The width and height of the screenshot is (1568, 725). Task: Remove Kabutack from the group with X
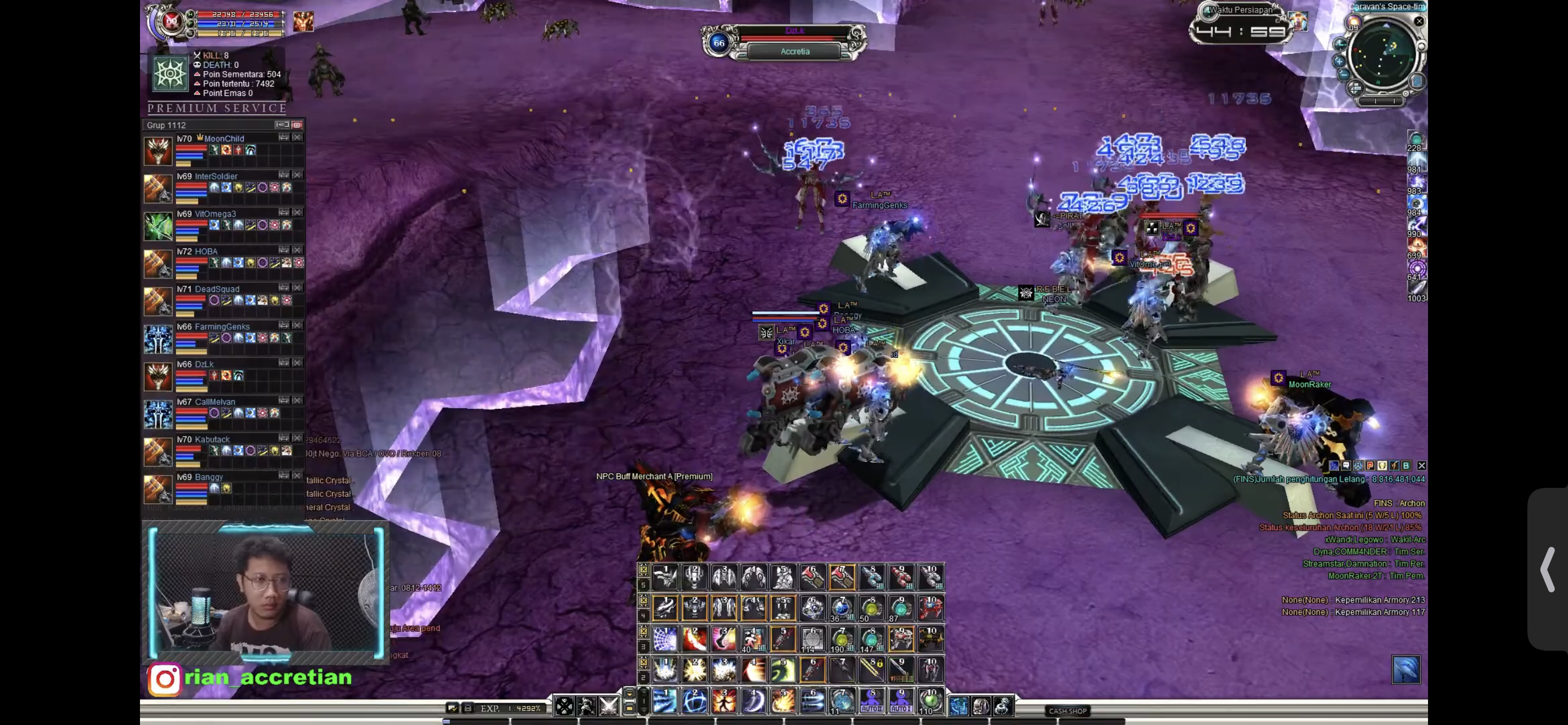(297, 438)
